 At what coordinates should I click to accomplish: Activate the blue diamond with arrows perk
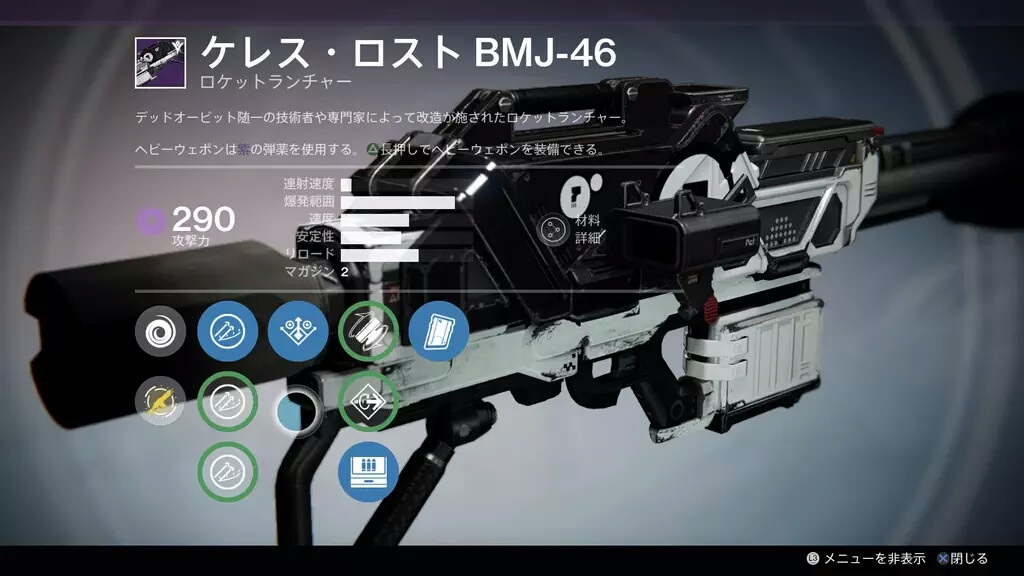(298, 333)
